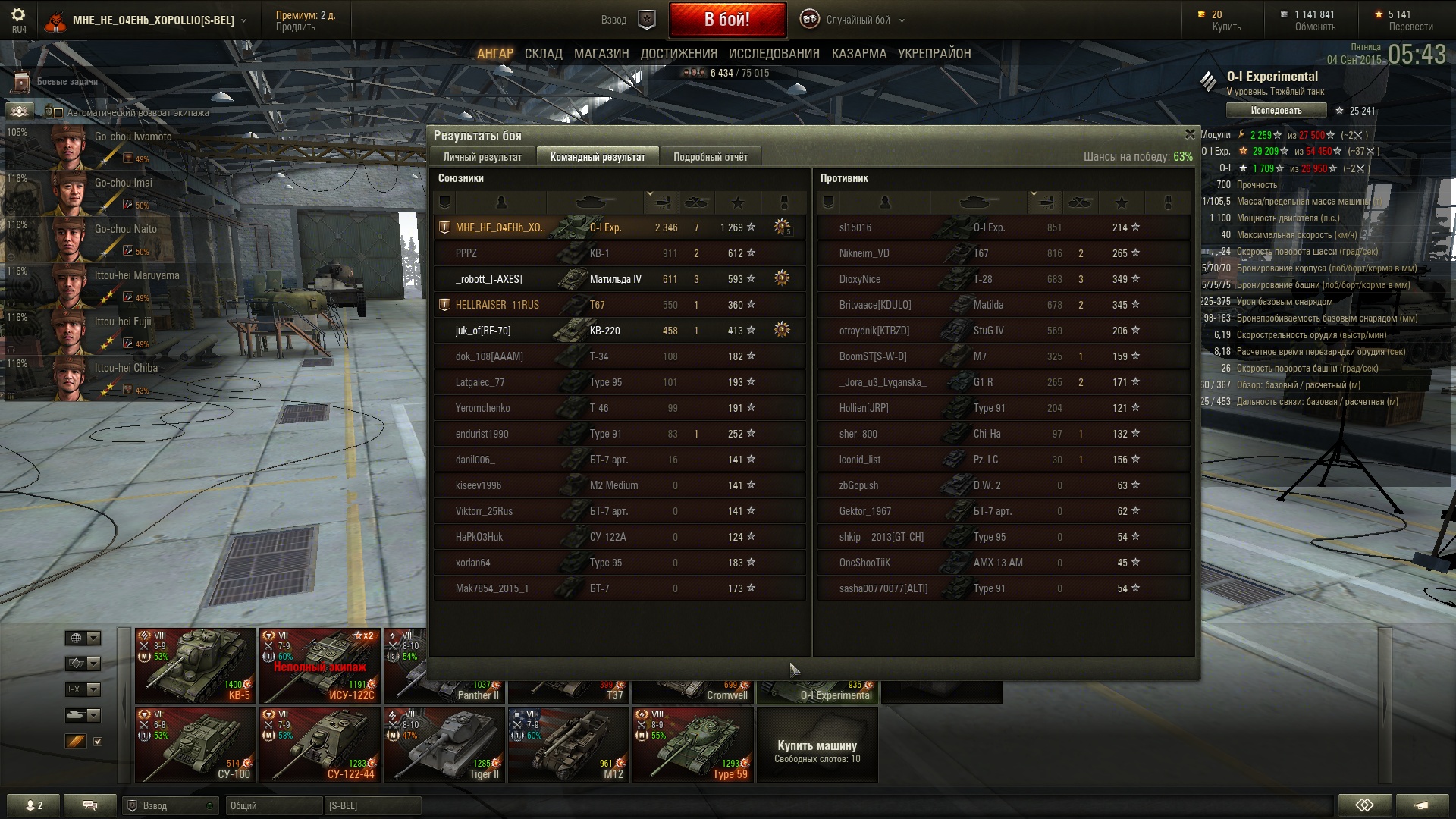This screenshot has width=1456, height=819.
Task: Go to the МАГАЗИН section
Action: point(601,54)
